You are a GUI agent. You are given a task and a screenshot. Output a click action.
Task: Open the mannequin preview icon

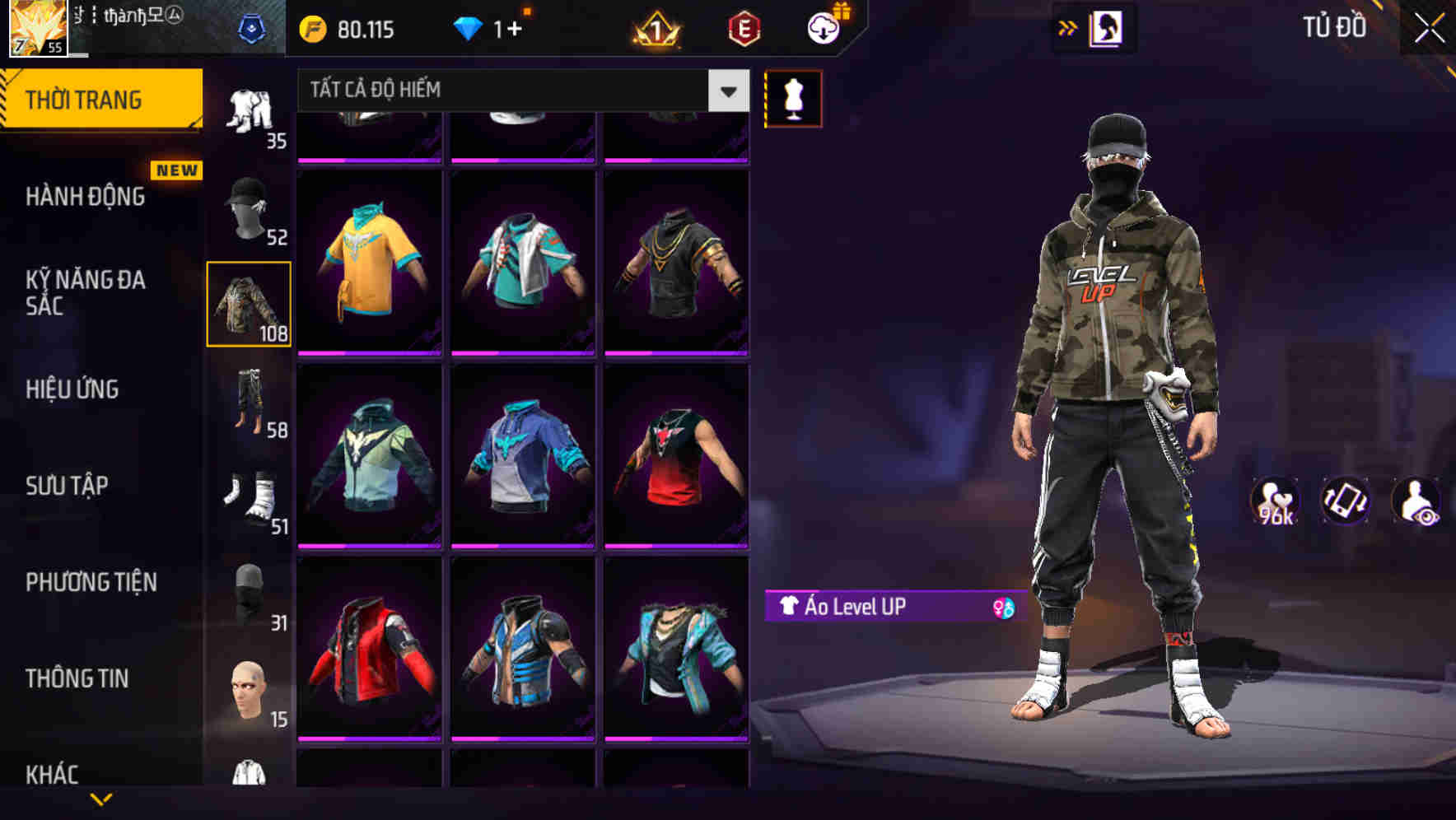(x=792, y=98)
